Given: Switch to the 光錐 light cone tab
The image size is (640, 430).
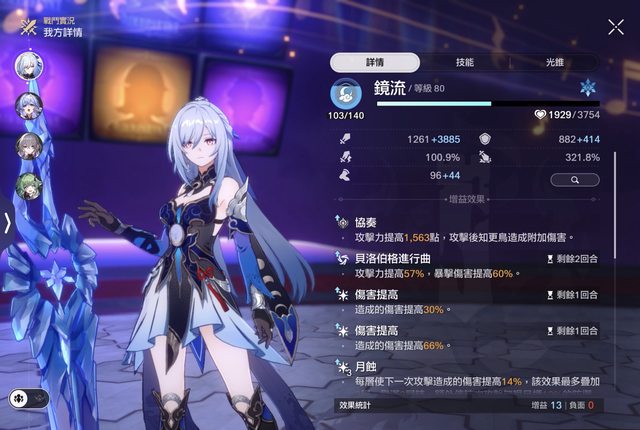Looking at the screenshot, I should (554, 62).
